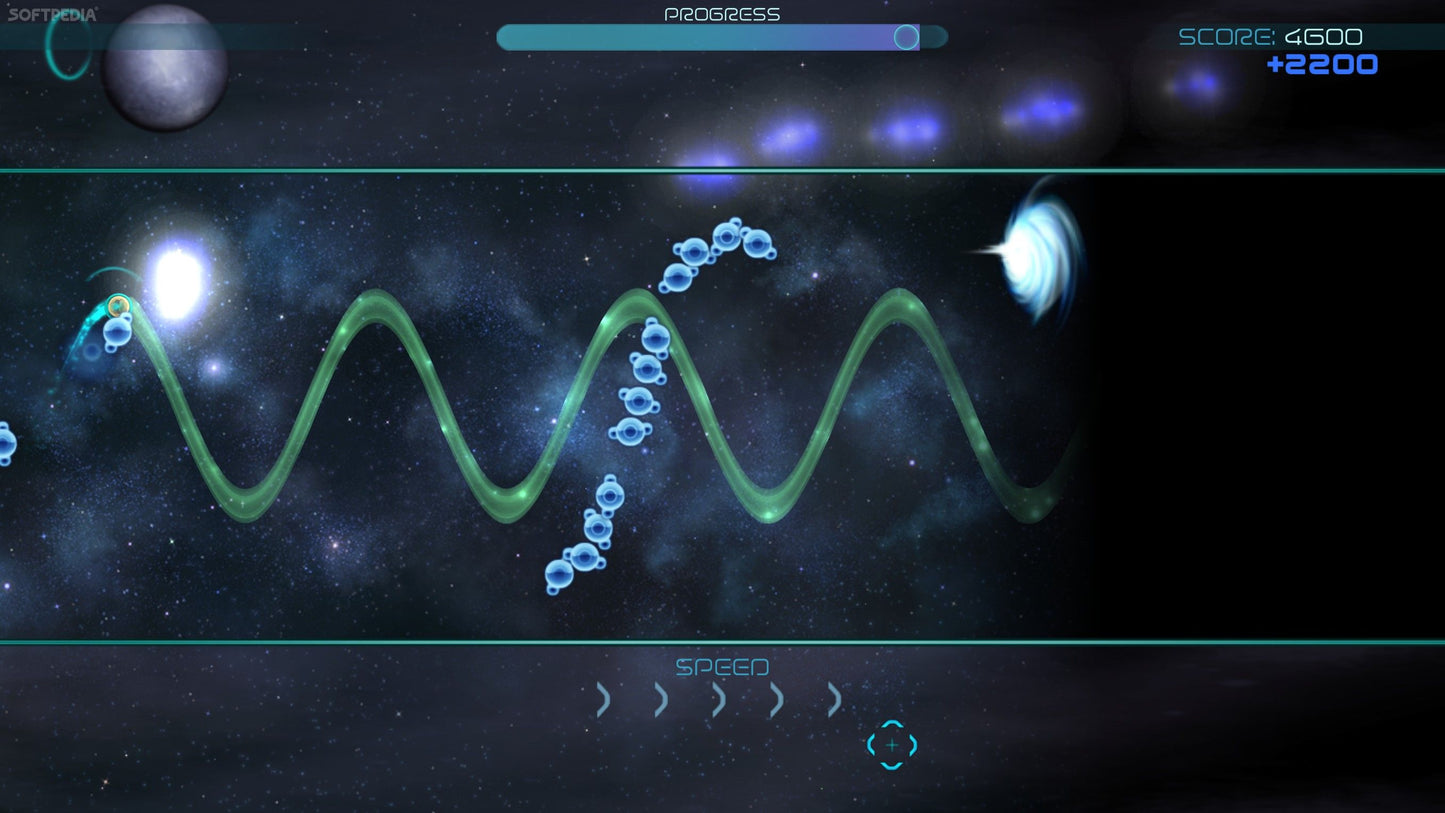Click the SPEED label
This screenshot has height=813, width=1445.
click(722, 666)
